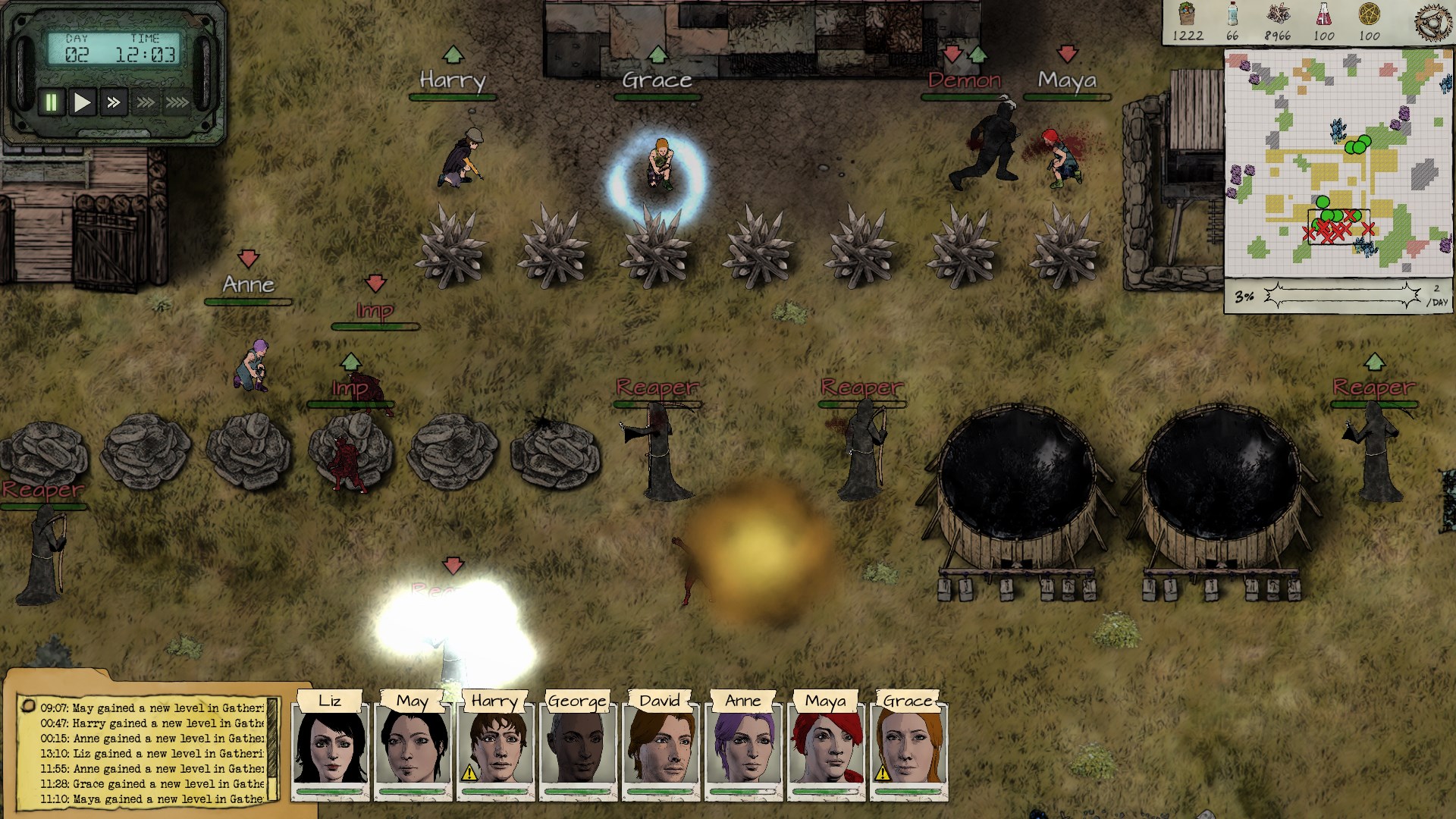Select Liz's portrait
The width and height of the screenshot is (1456, 819).
coord(330,748)
